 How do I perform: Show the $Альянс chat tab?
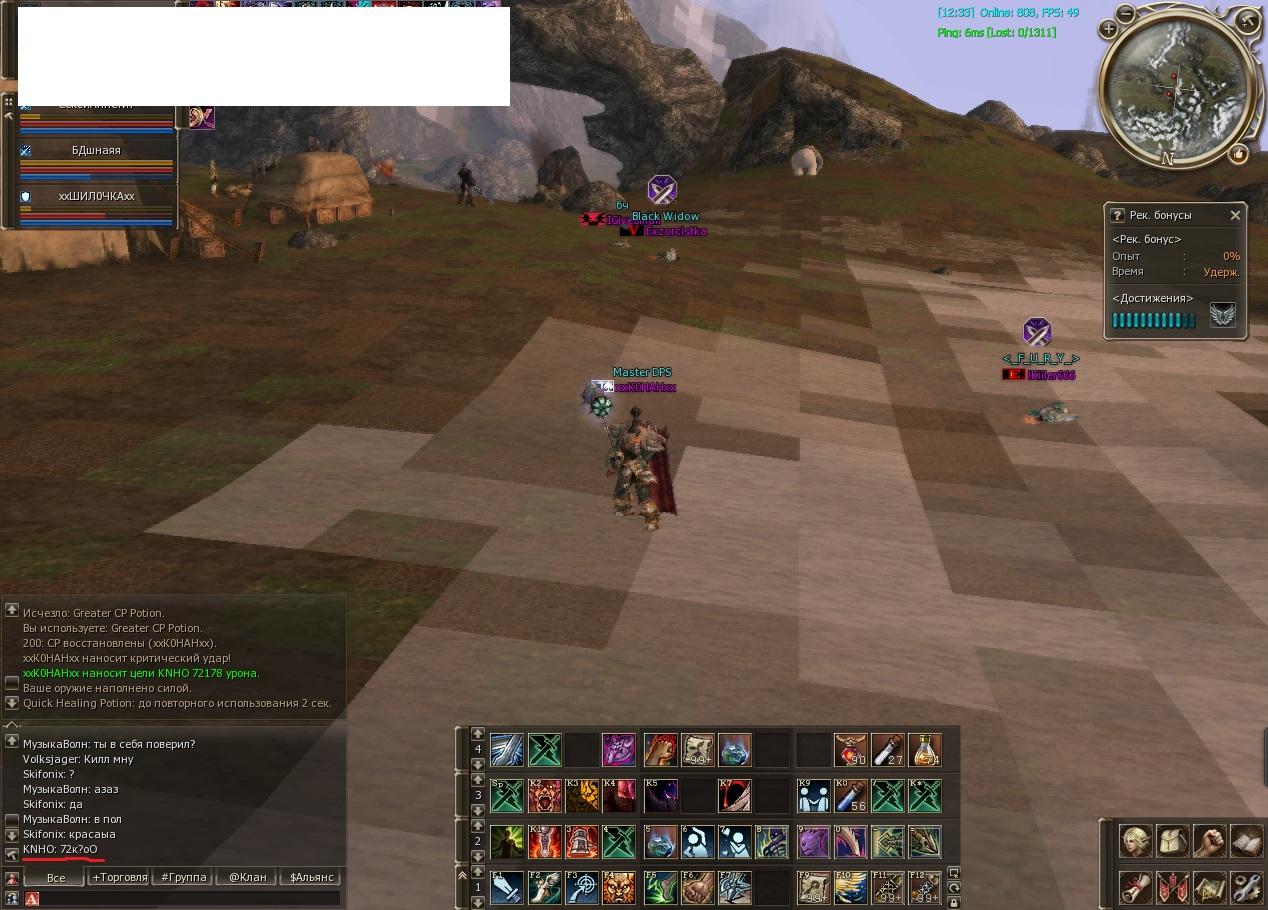[310, 877]
